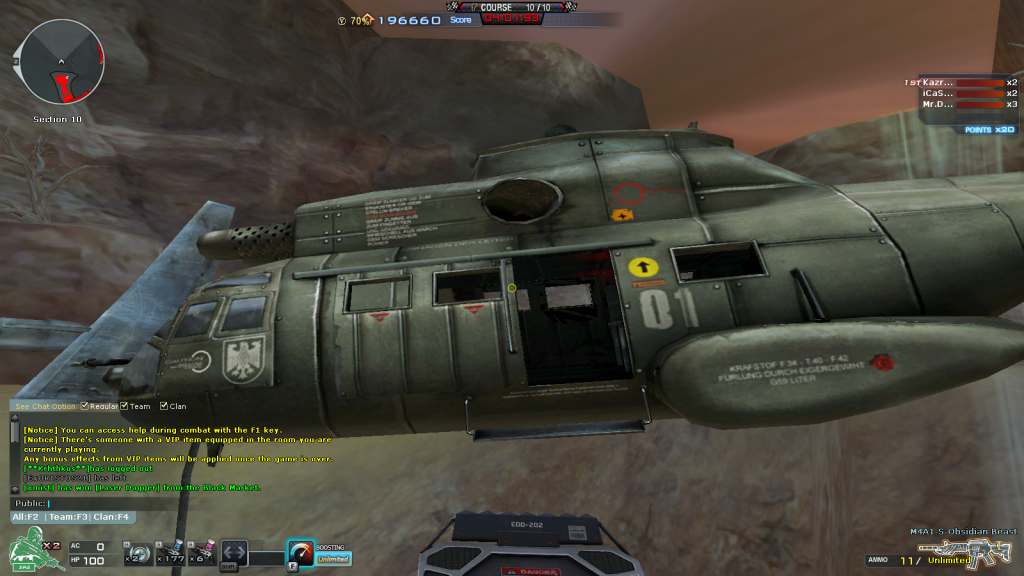1024x576 pixels.
Task: Toggle the Regular chat option checkbox
Action: [x=85, y=406]
